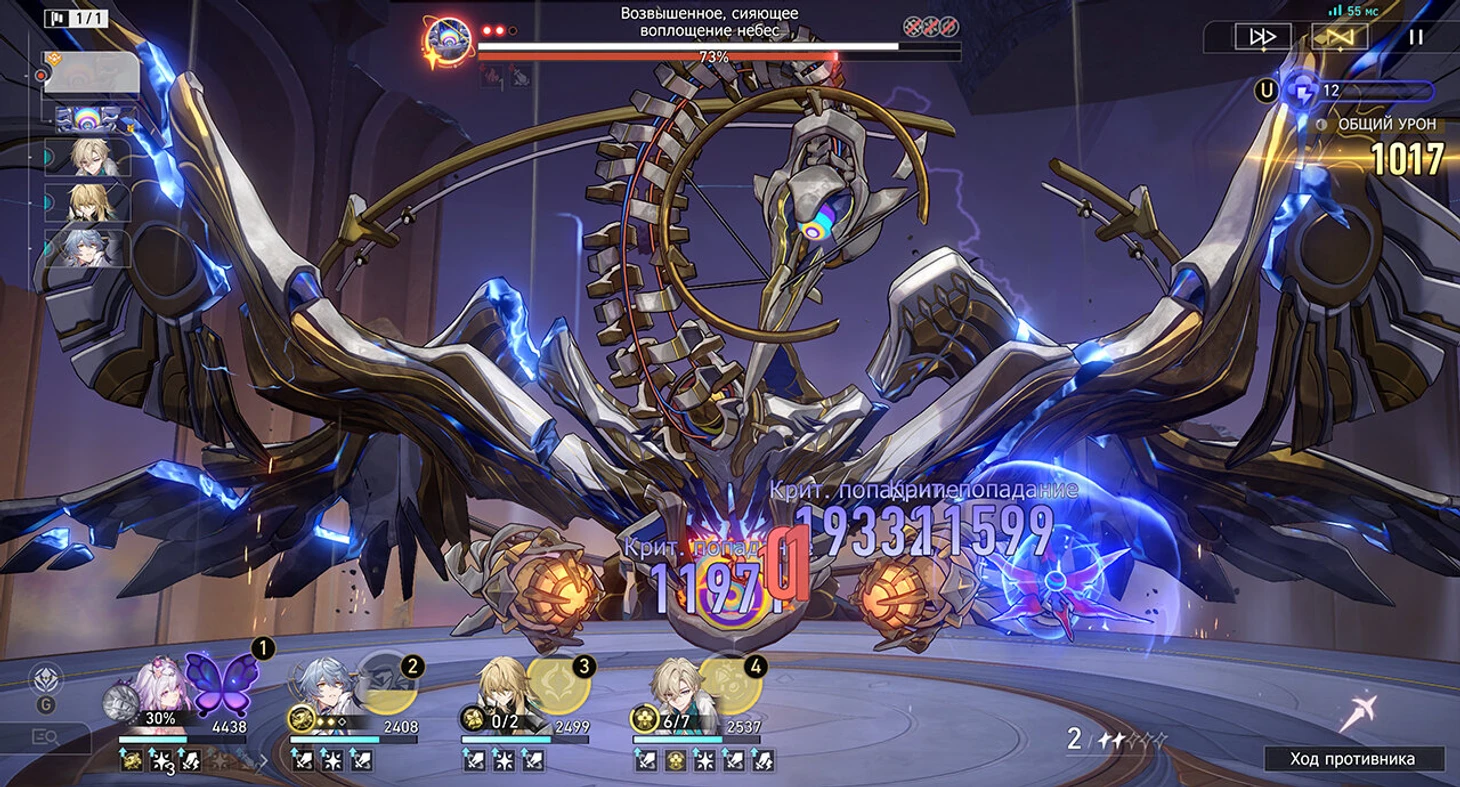Click the blue lightning cloud energy icon

[x=1302, y=90]
